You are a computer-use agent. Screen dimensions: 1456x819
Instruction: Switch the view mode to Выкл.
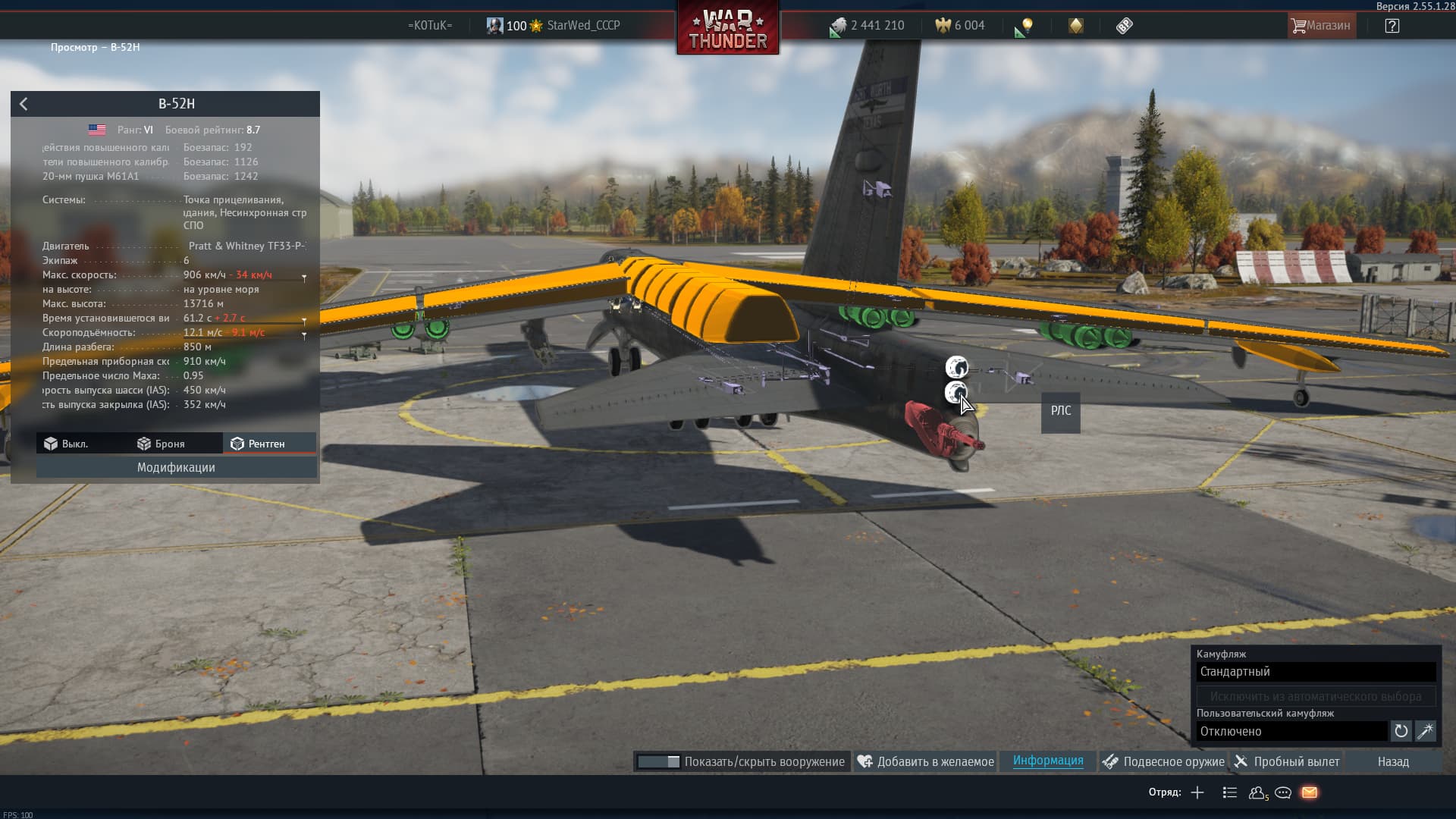coord(66,444)
